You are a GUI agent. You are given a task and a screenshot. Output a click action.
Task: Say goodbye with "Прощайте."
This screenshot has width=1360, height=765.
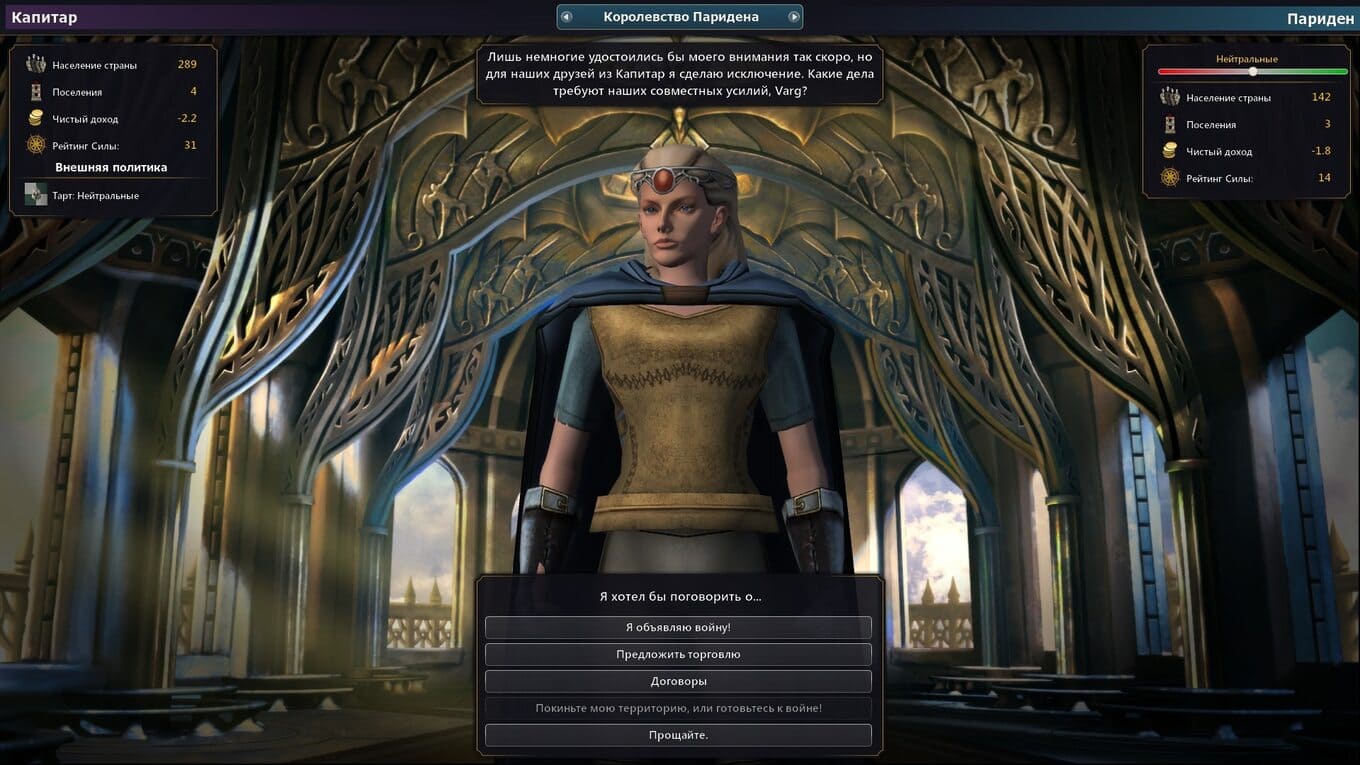click(678, 735)
